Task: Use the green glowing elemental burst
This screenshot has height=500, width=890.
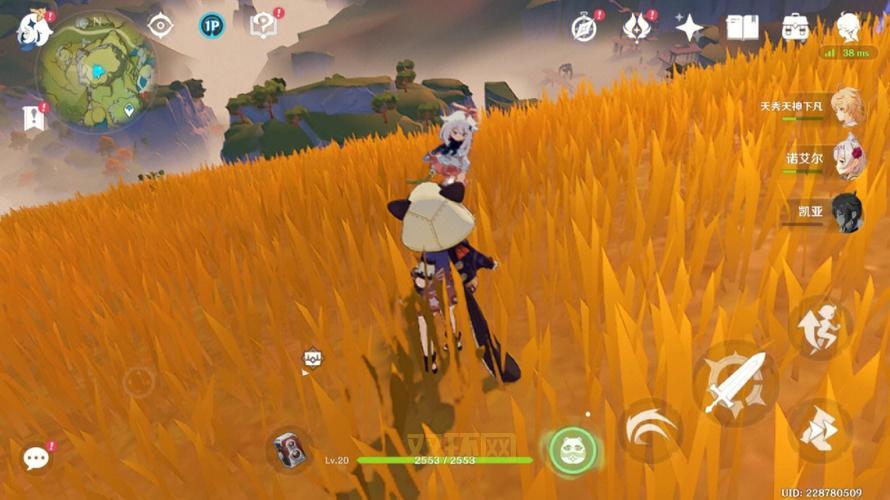Action: [572, 450]
